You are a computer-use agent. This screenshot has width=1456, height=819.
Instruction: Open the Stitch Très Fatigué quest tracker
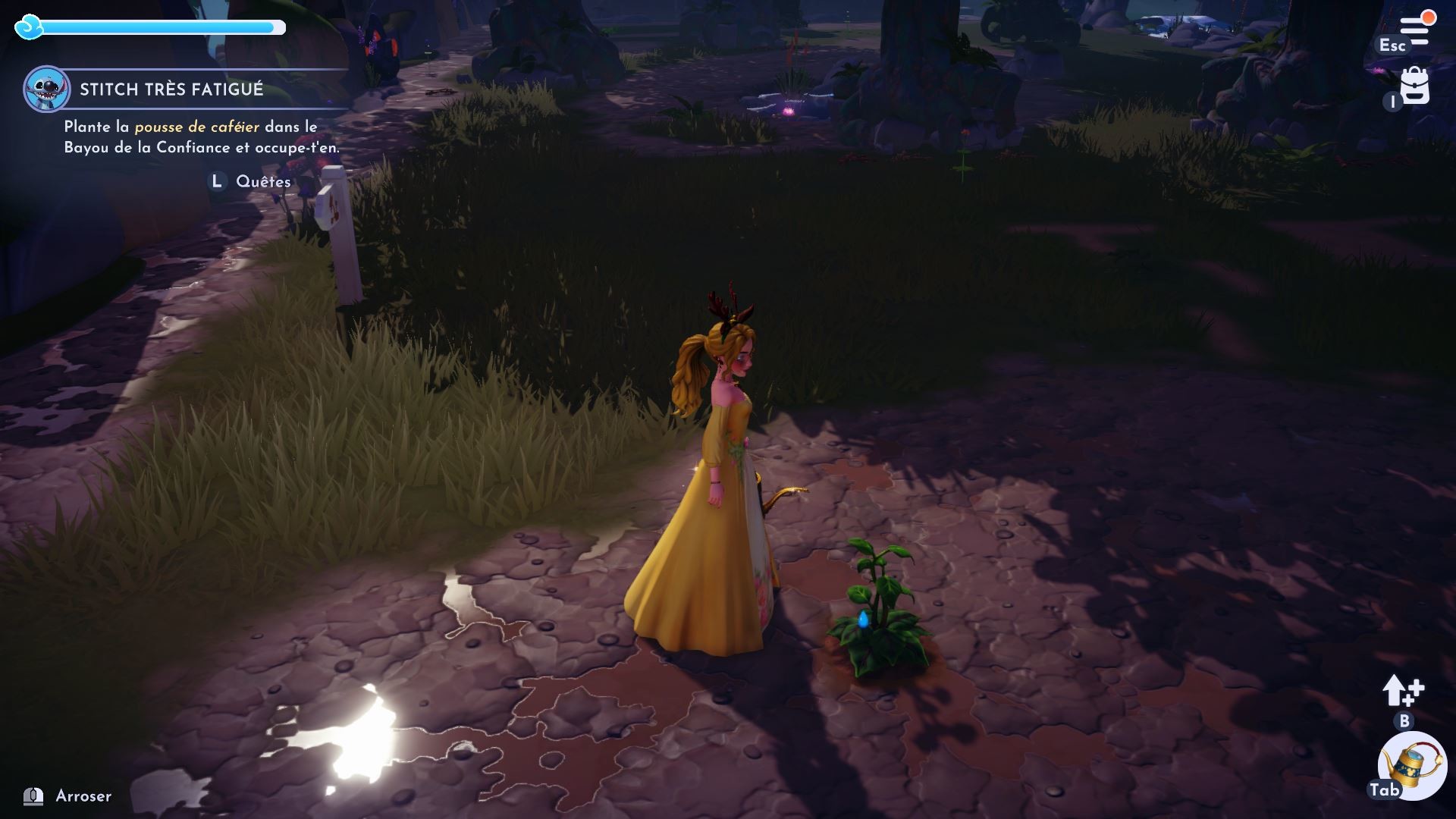click(171, 89)
